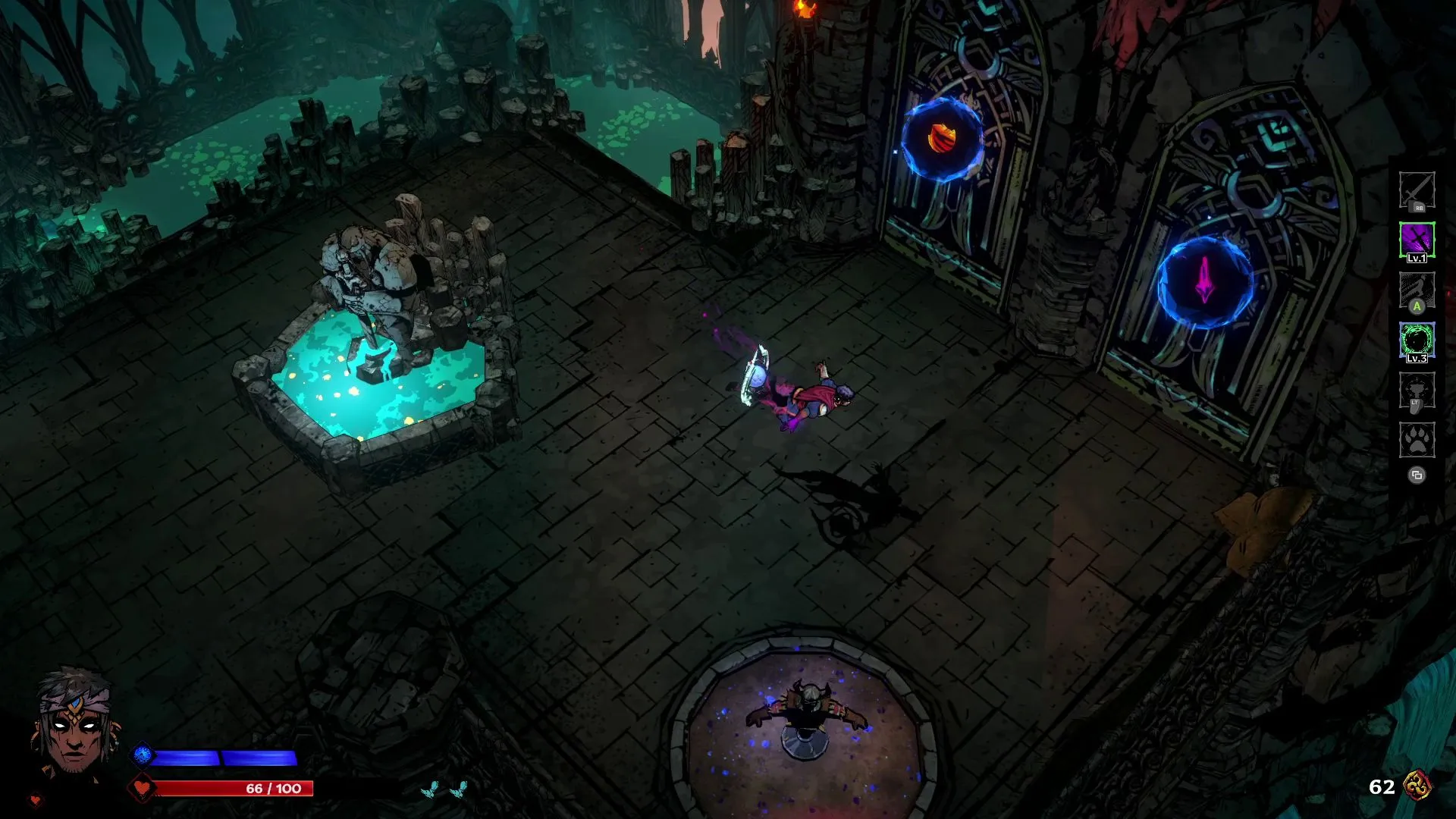
Task: Click the red heart icon beside the health bar
Action: pyautogui.click(x=142, y=788)
